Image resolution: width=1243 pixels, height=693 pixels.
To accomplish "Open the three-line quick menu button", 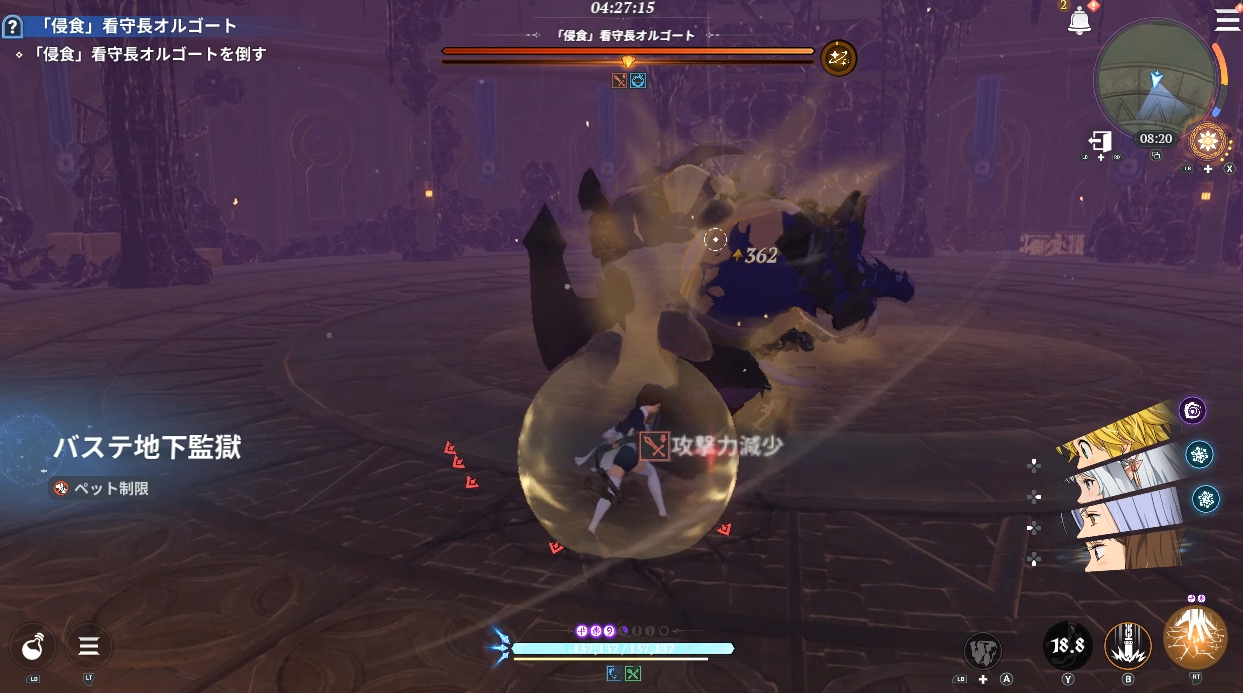I will tap(89, 646).
